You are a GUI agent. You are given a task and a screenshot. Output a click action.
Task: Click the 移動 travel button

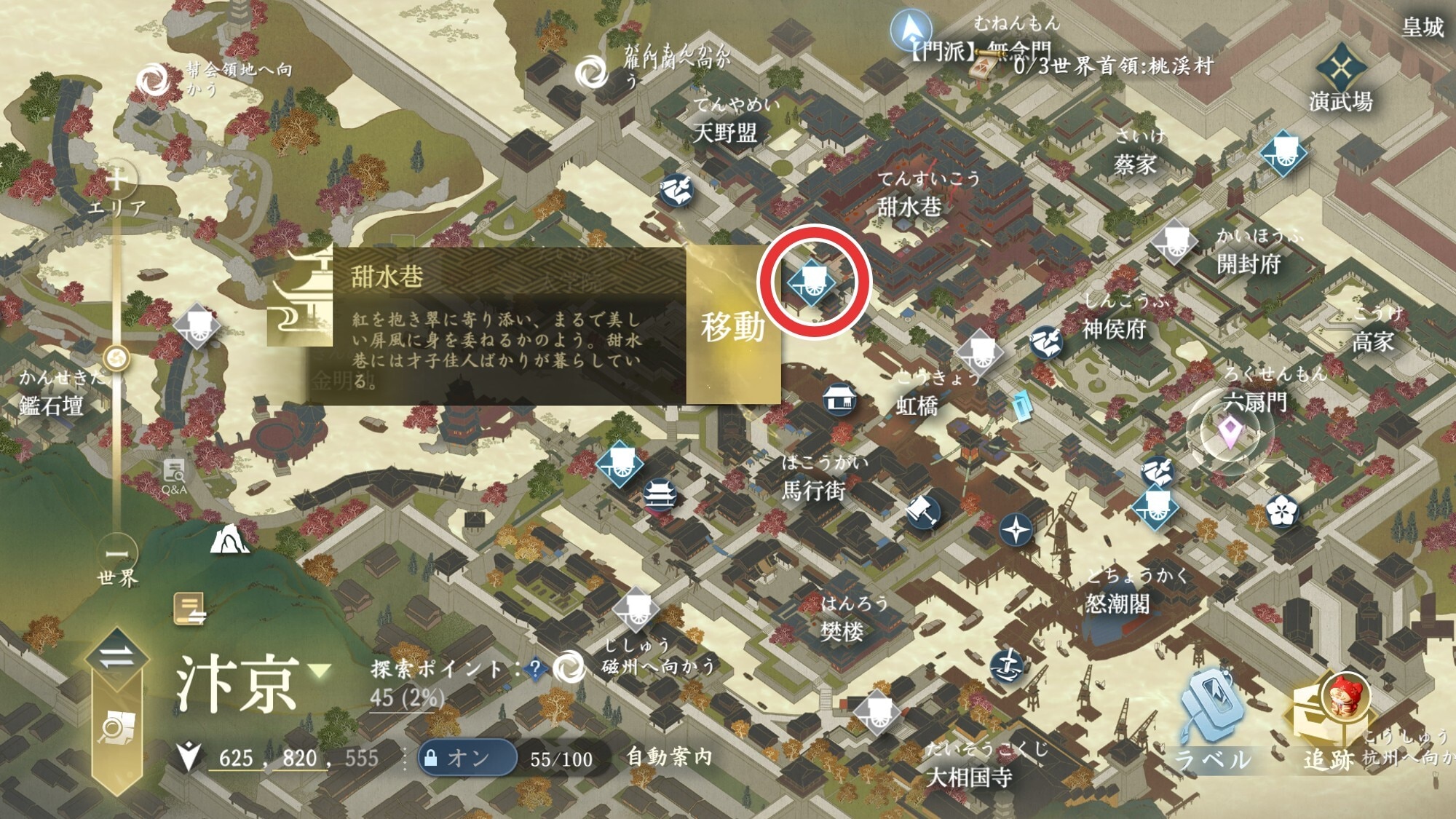pos(732,327)
